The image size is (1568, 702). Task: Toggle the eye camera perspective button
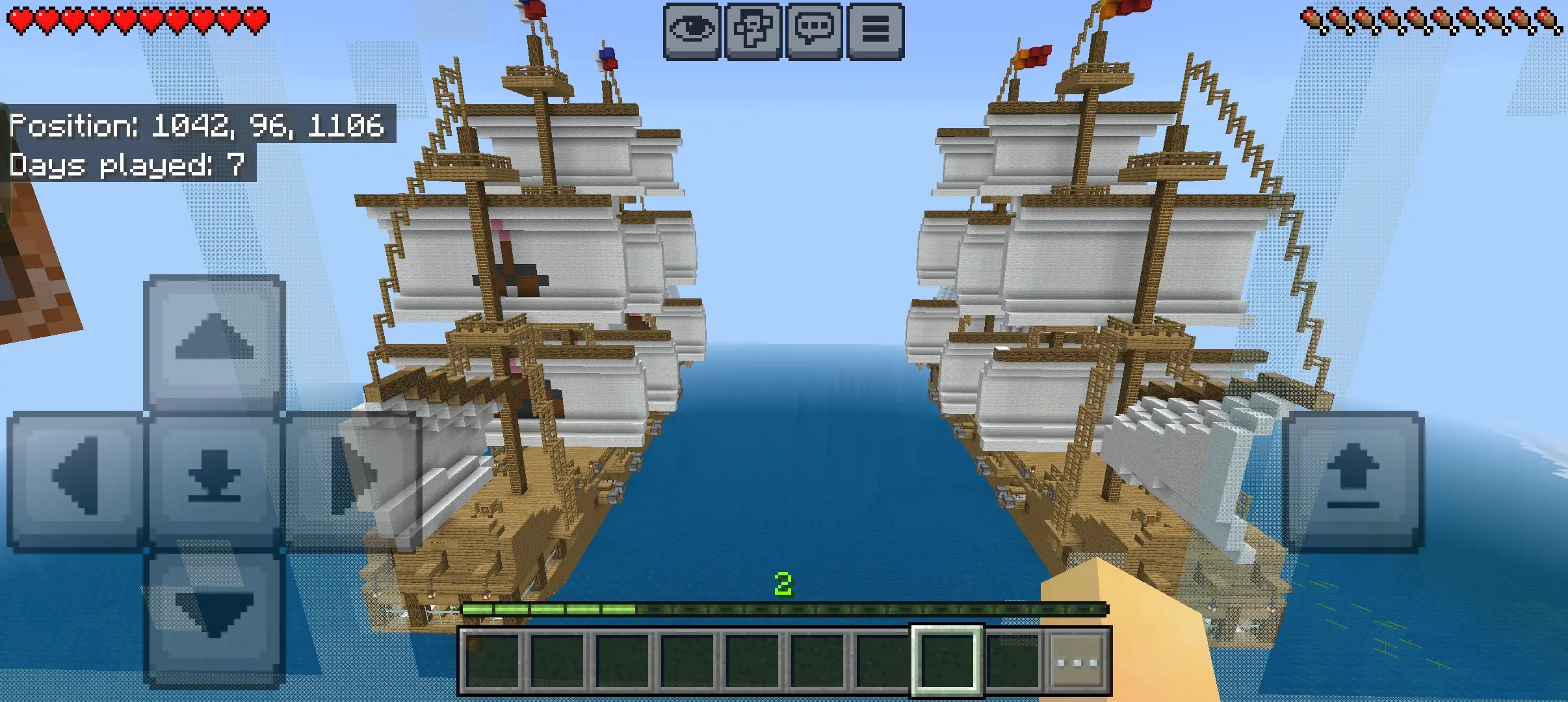(692, 31)
